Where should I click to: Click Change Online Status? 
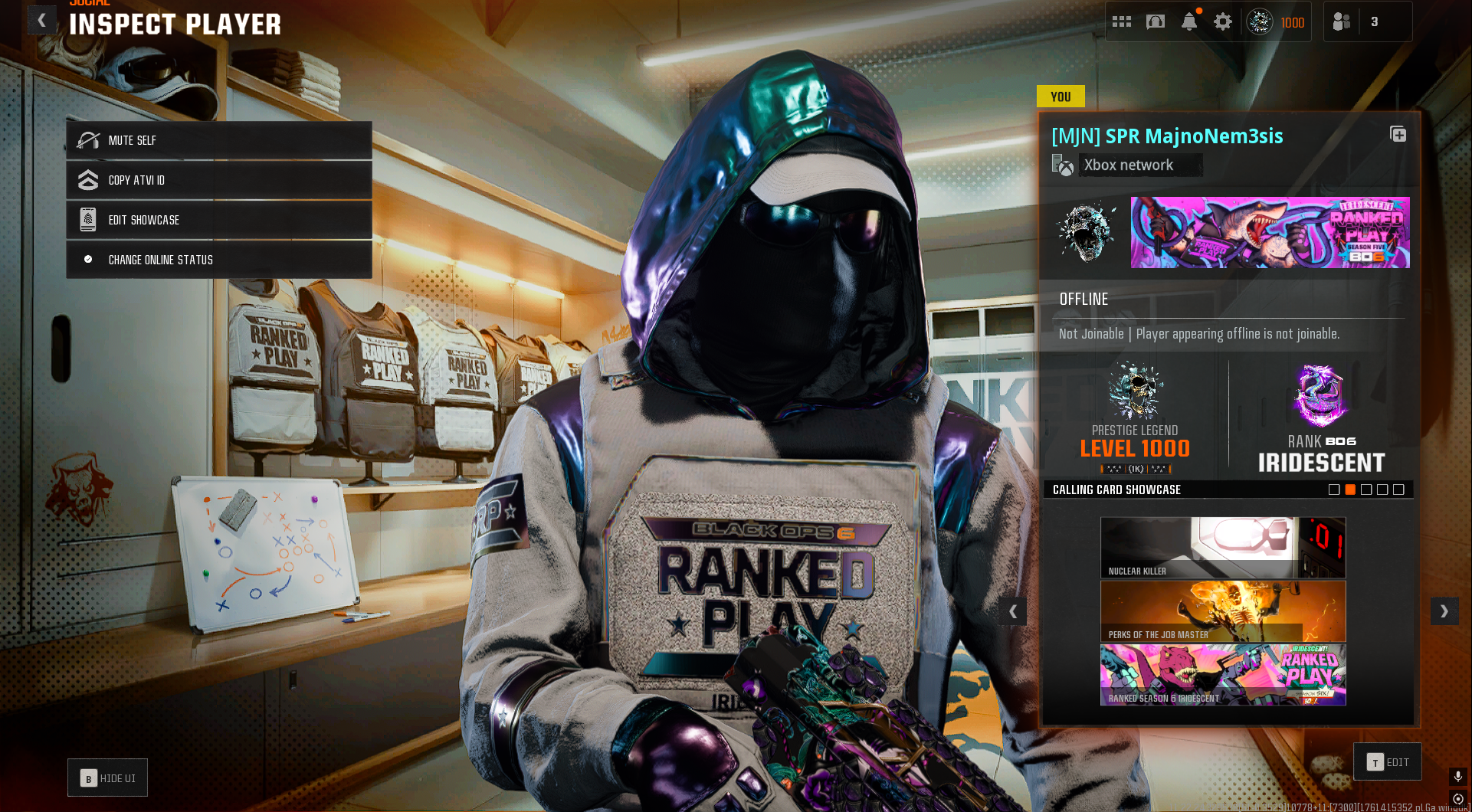(219, 260)
